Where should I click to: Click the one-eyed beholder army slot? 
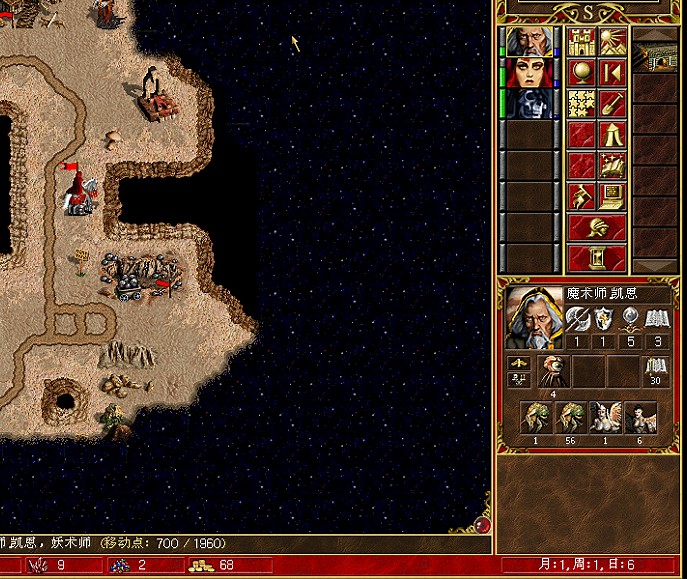[553, 372]
